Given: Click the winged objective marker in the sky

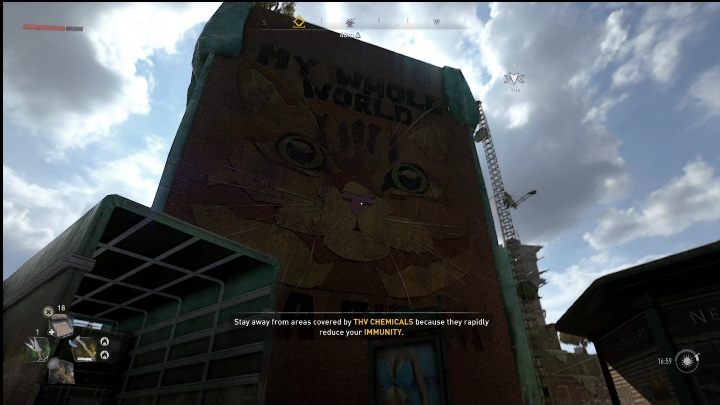Looking at the screenshot, I should (x=515, y=77).
